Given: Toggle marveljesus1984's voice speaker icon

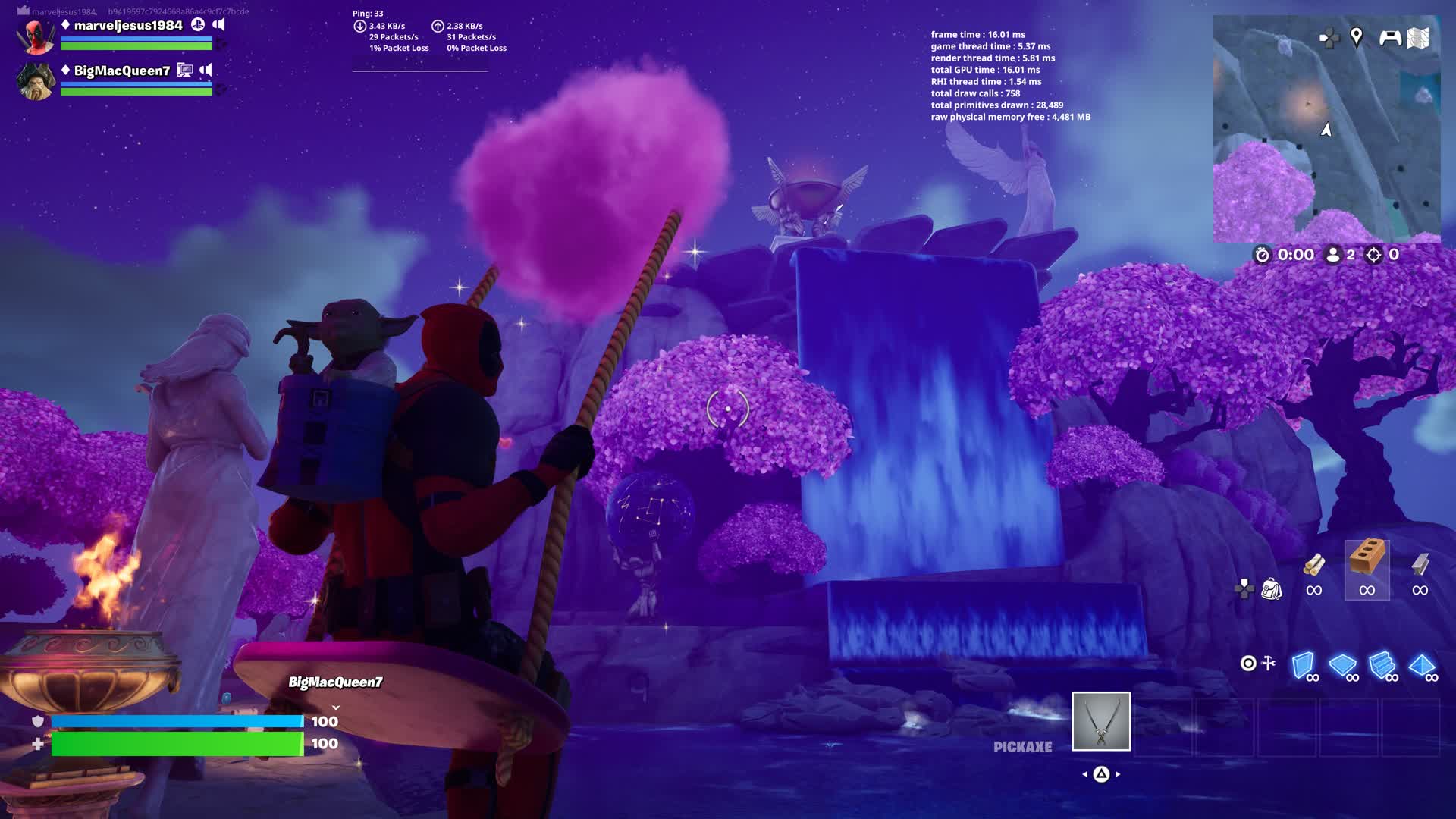Looking at the screenshot, I should tap(219, 24).
